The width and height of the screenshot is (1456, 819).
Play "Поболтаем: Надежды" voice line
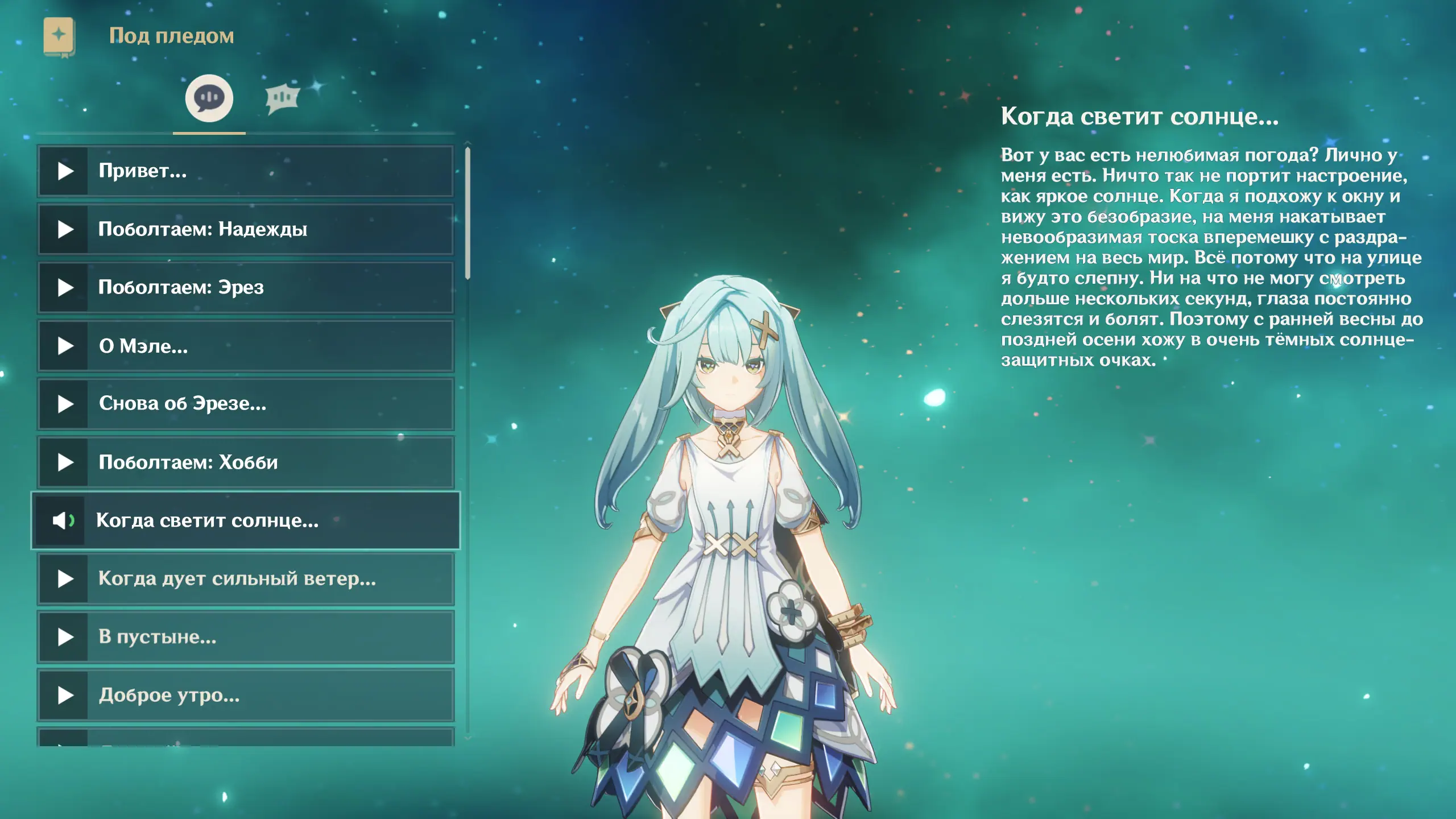click(x=246, y=229)
